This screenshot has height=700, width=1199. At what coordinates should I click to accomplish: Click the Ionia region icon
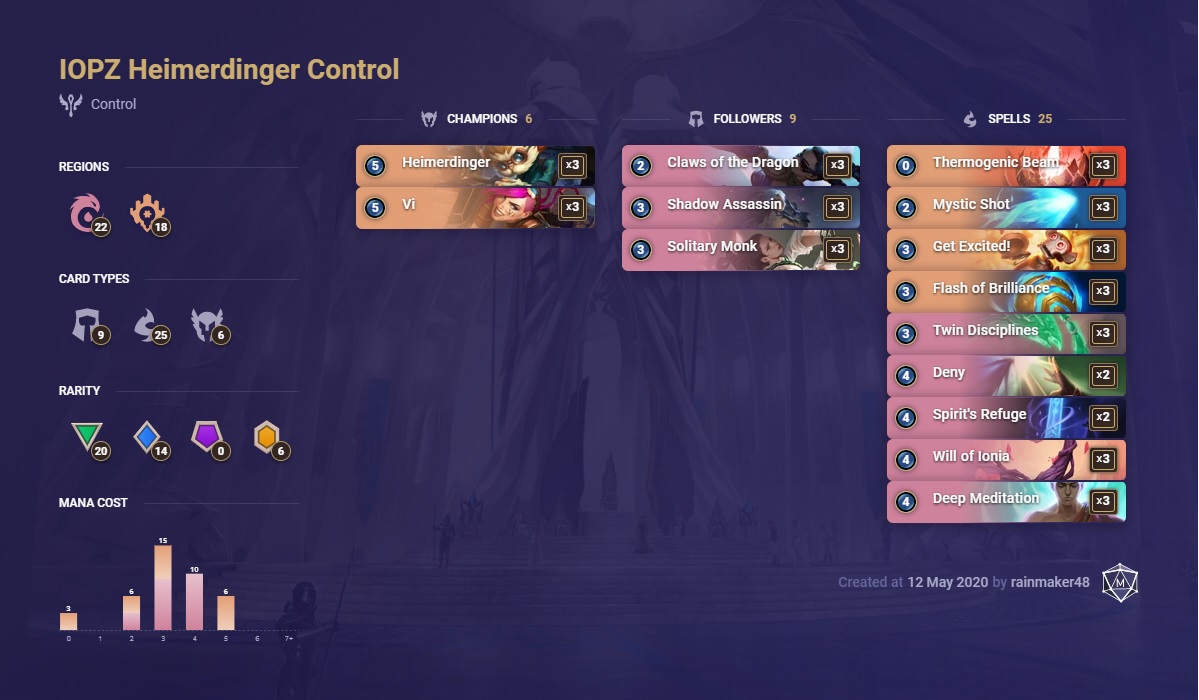(x=85, y=213)
